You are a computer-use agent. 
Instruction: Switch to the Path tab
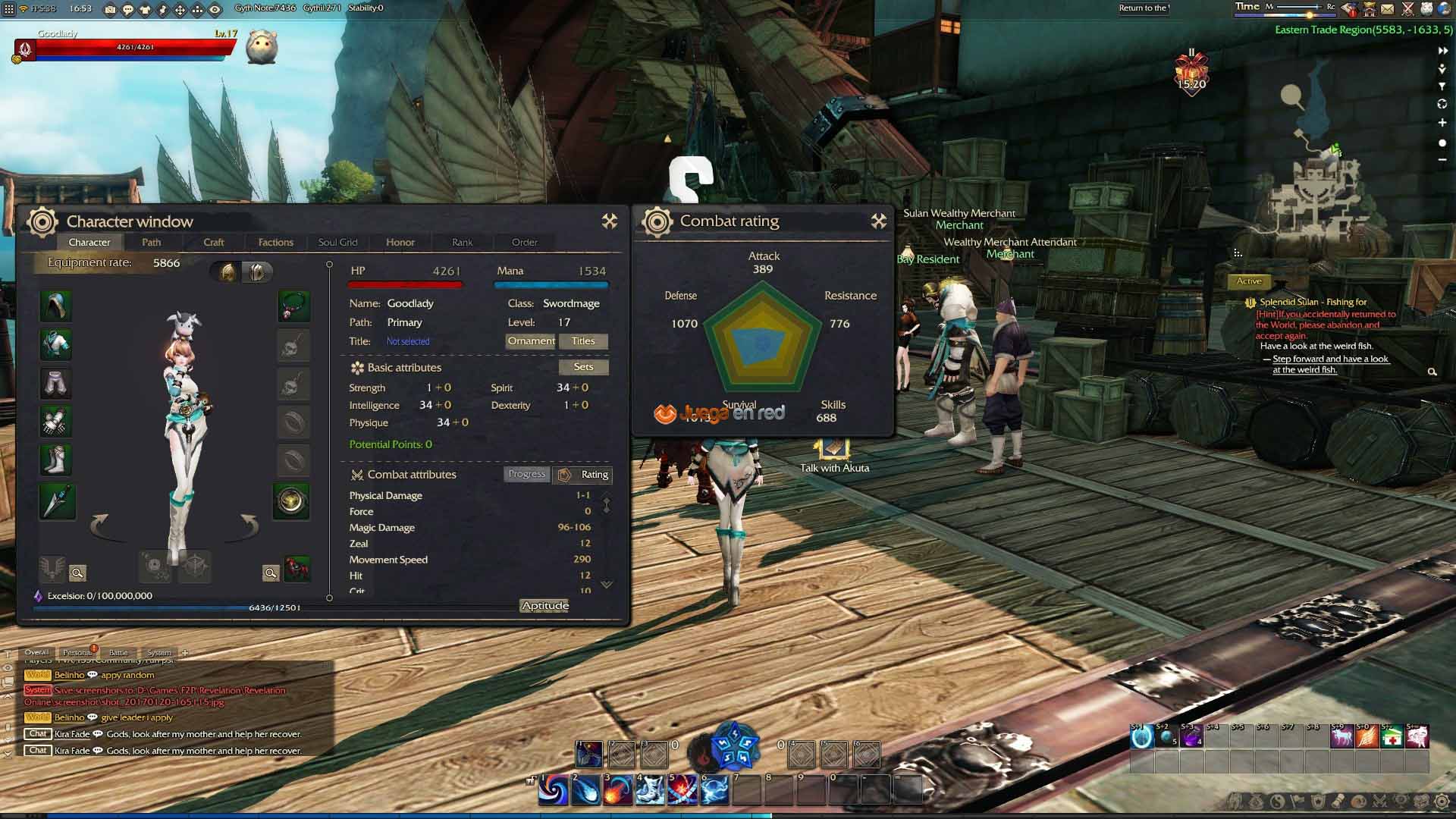click(x=152, y=242)
